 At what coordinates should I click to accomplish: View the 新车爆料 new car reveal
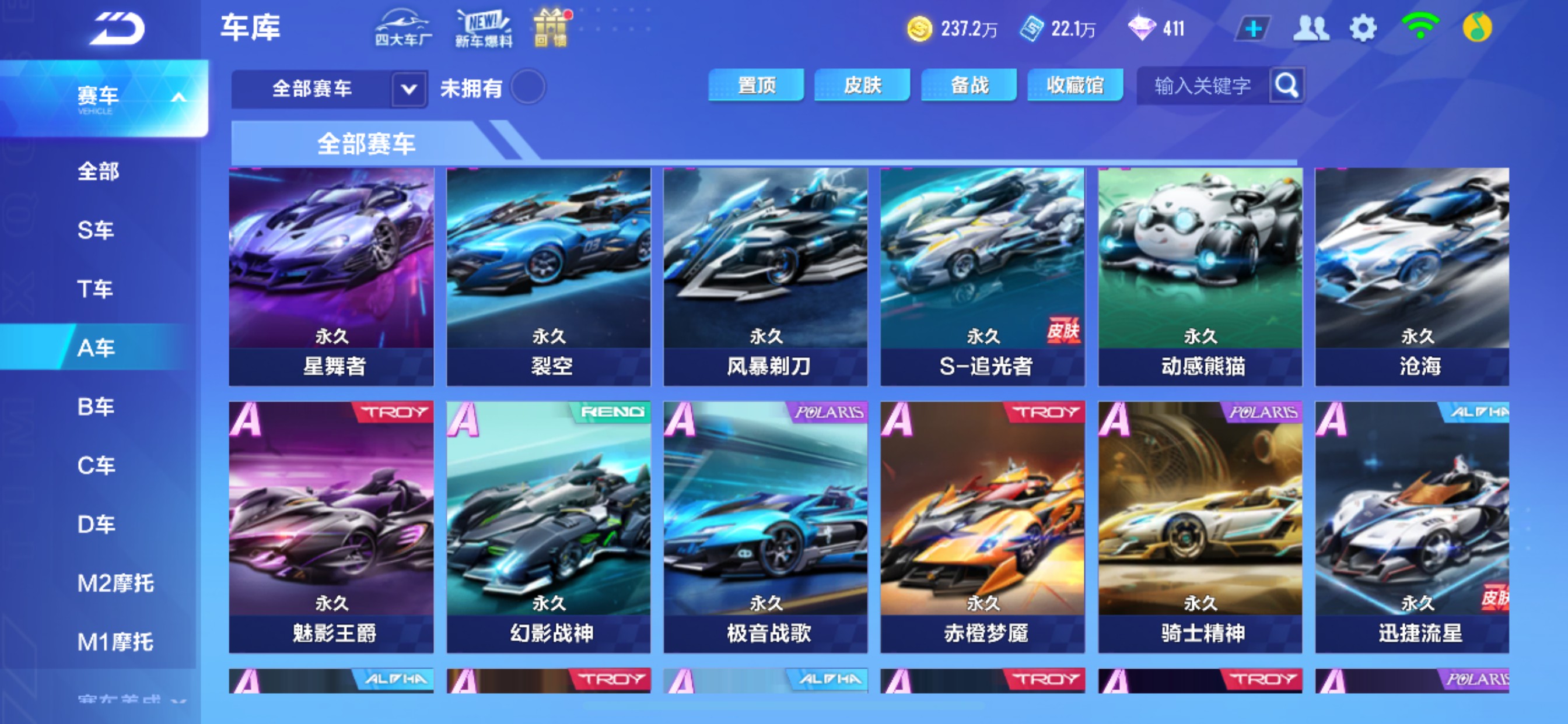pos(482,27)
